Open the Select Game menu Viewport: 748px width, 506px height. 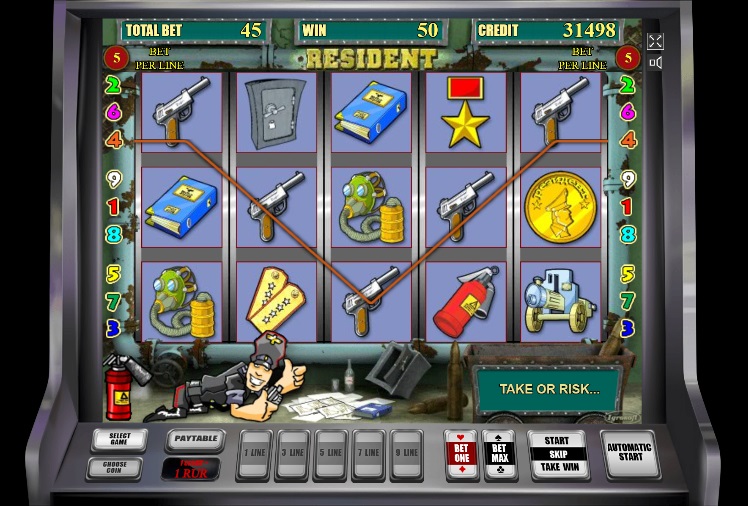click(x=118, y=440)
